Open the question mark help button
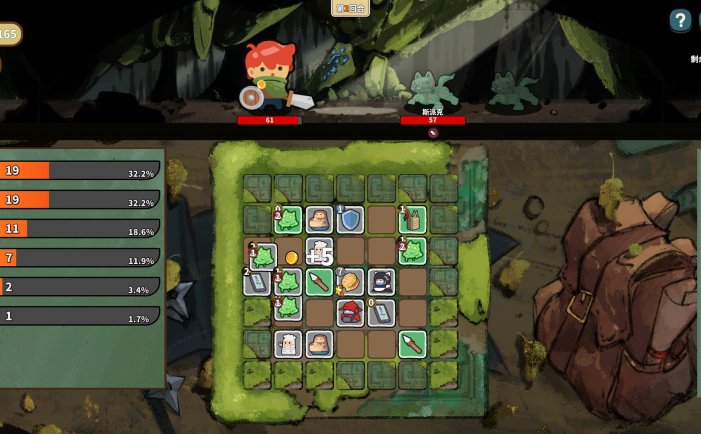Screen dimensions: 701x434 680,20
